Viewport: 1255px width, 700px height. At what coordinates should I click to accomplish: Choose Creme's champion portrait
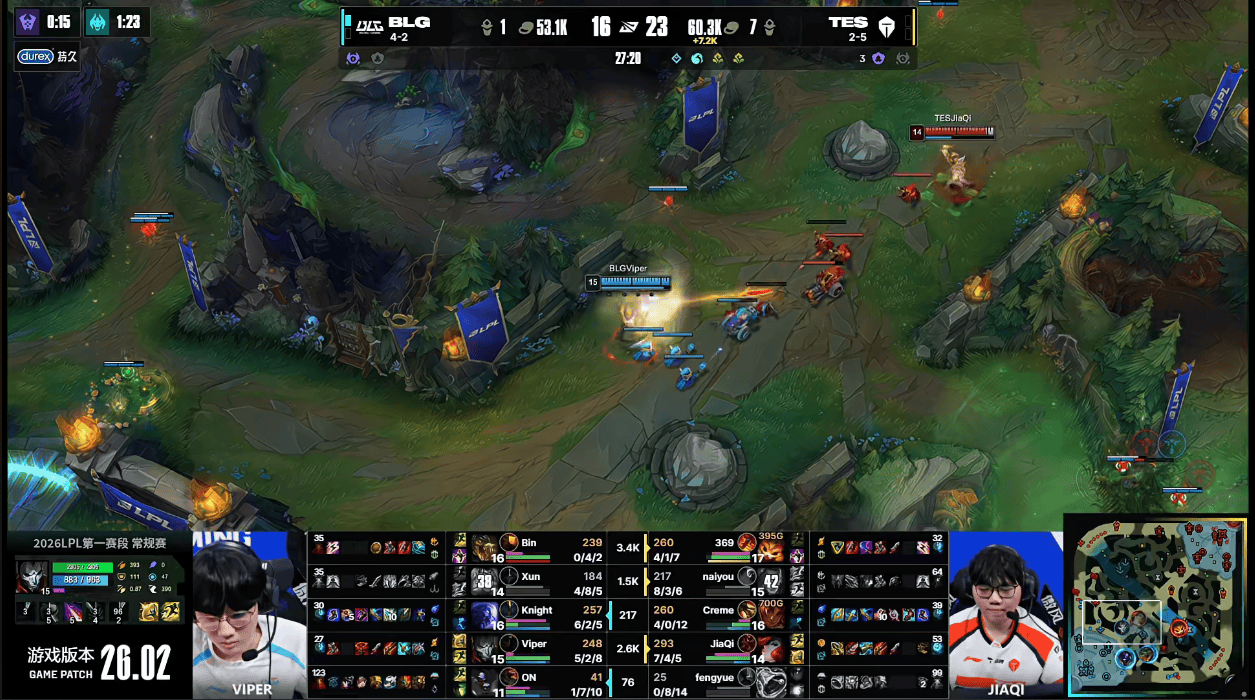(770, 614)
